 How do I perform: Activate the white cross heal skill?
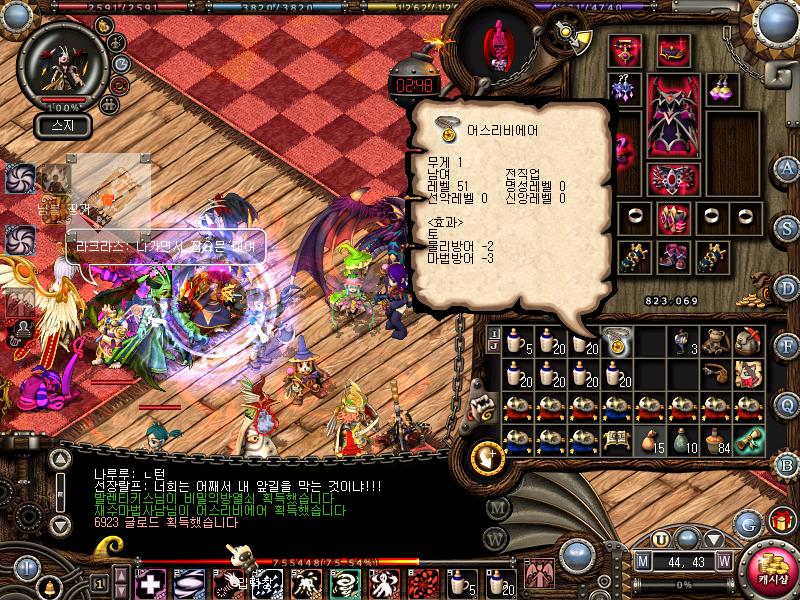point(150,582)
